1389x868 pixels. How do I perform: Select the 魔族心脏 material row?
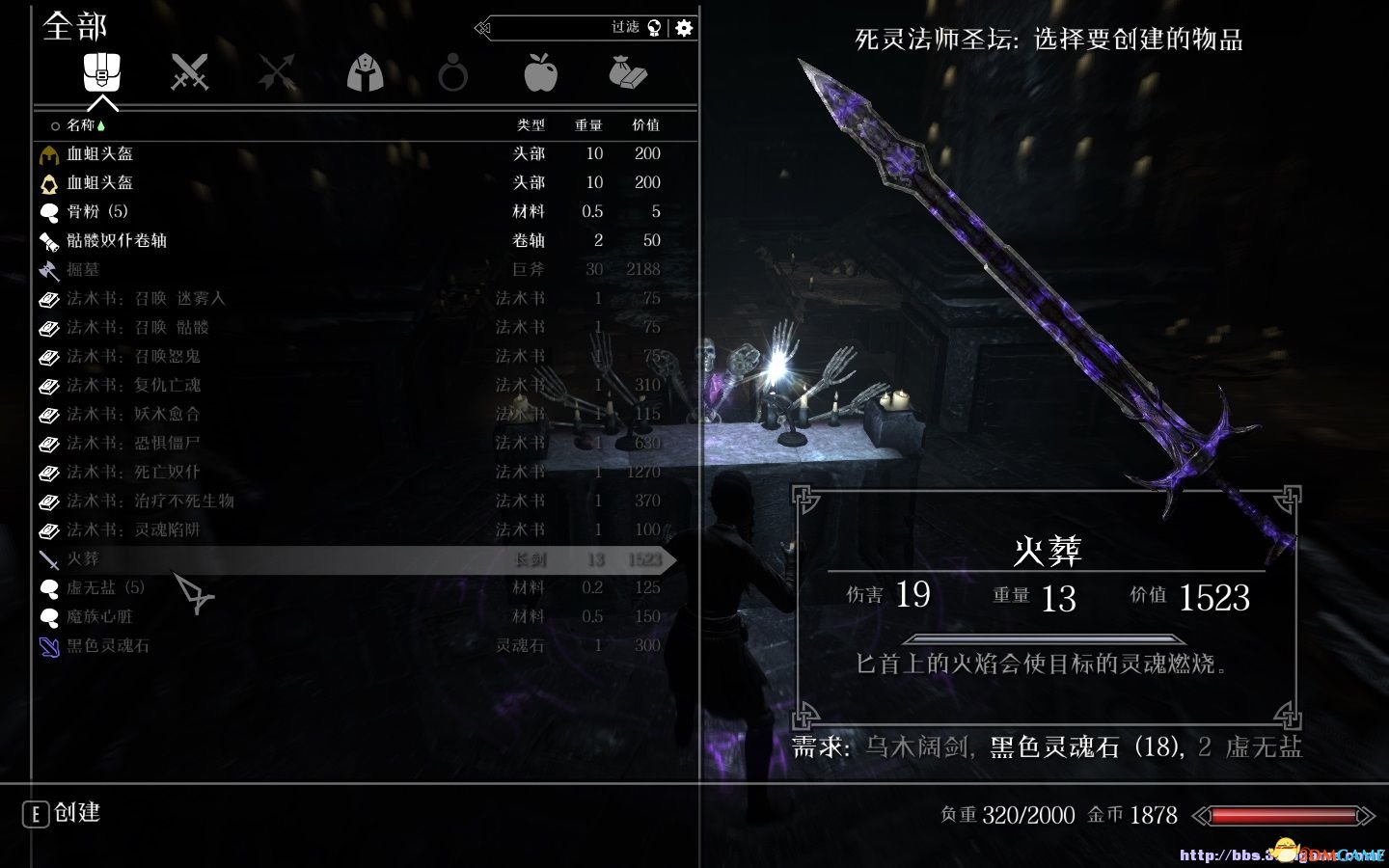(x=99, y=616)
